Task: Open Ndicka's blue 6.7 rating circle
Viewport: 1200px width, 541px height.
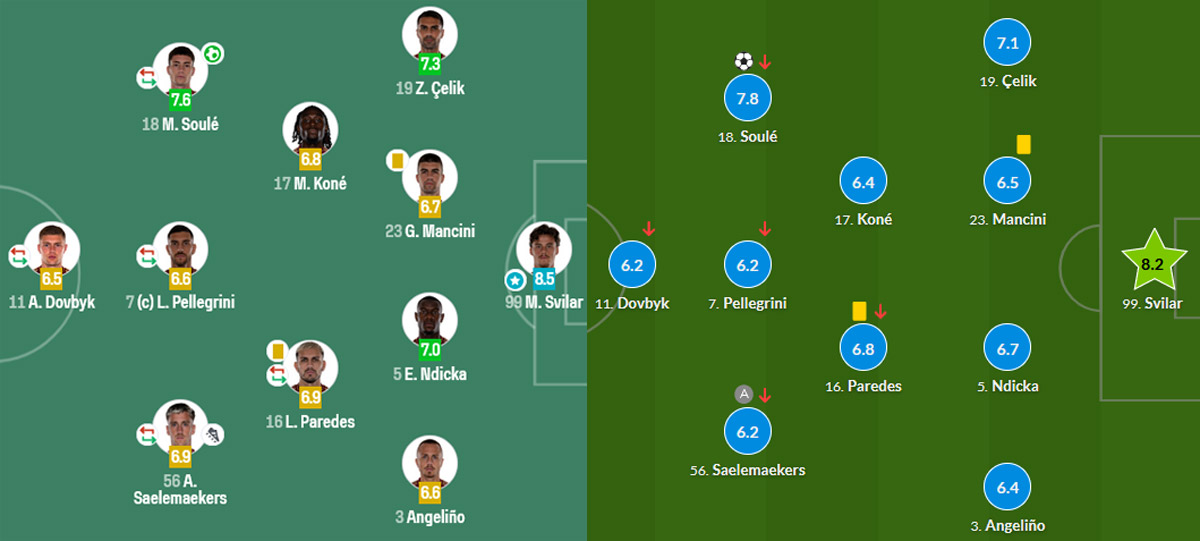Action: tap(1007, 349)
